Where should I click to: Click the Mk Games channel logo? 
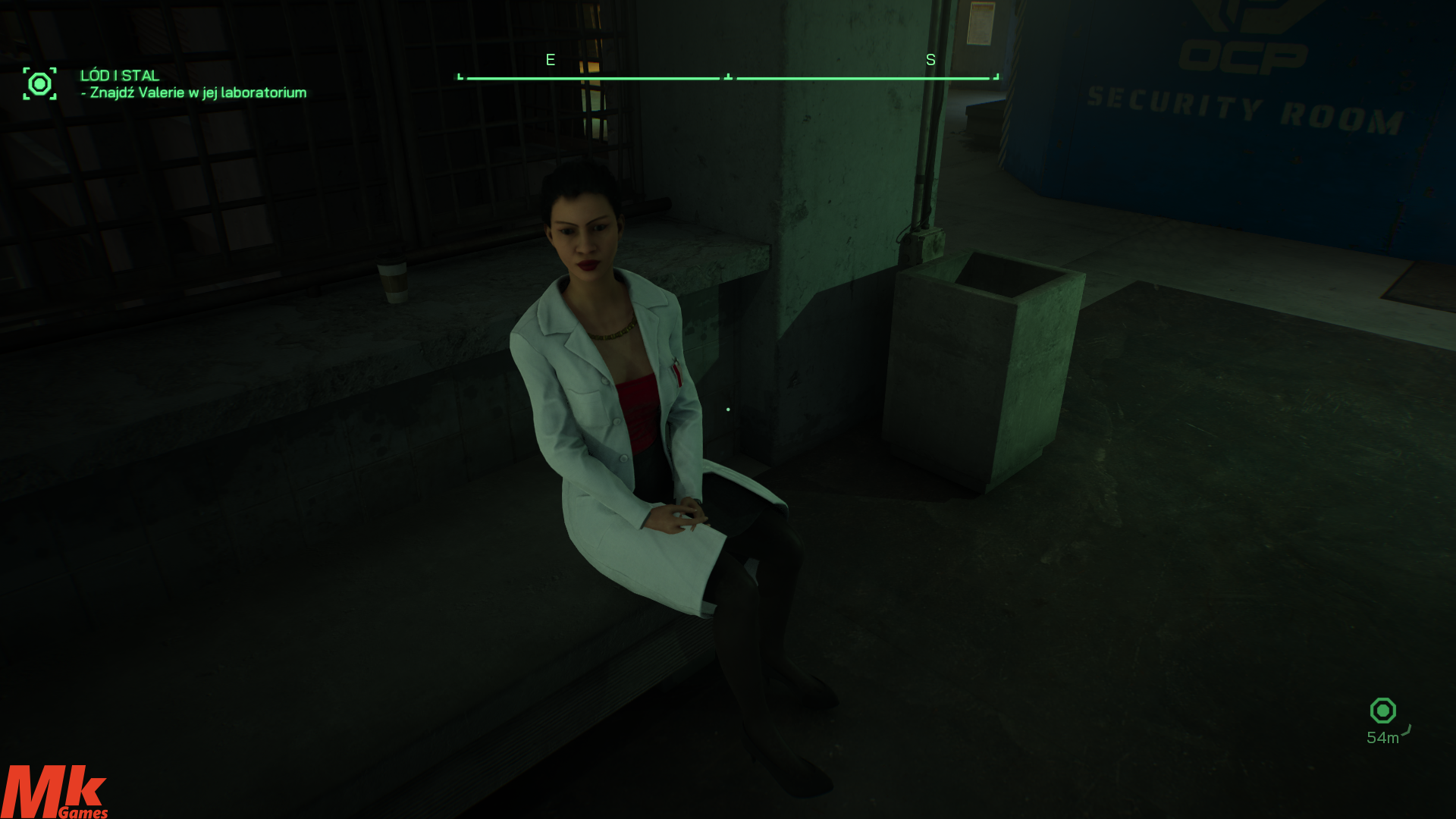coord(55,791)
